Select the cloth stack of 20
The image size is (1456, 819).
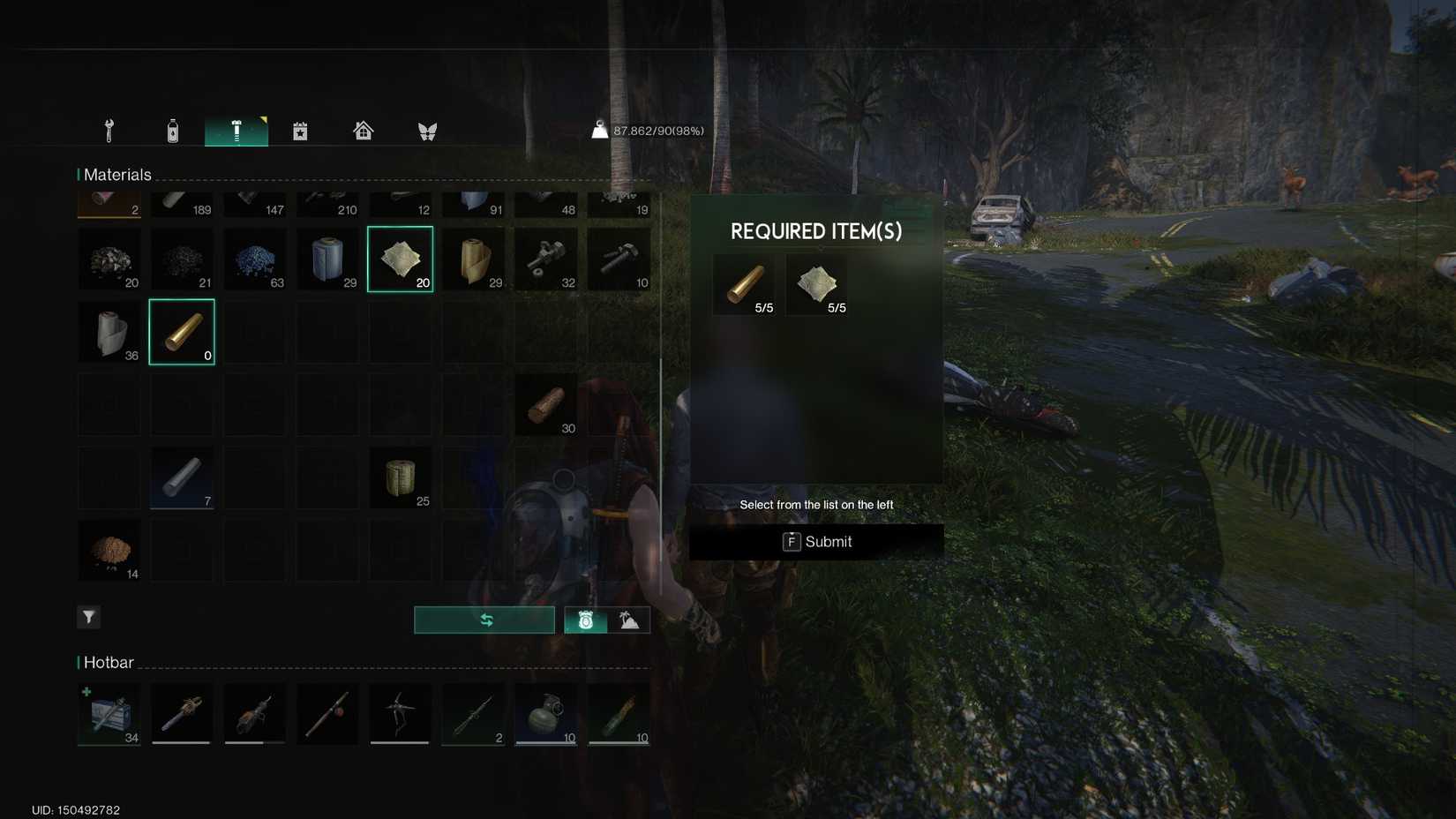click(x=400, y=259)
